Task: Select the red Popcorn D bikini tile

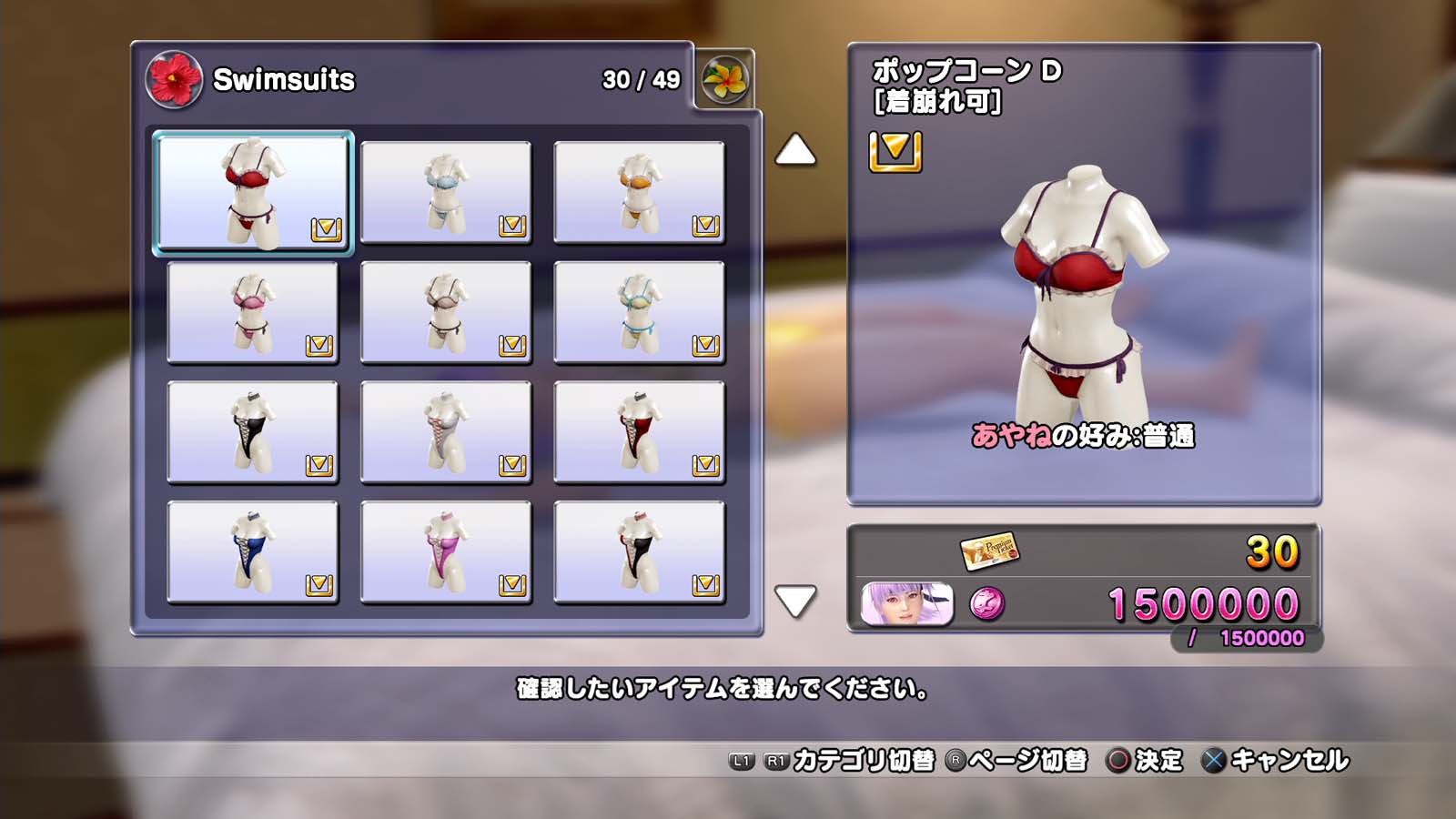Action: click(252, 192)
